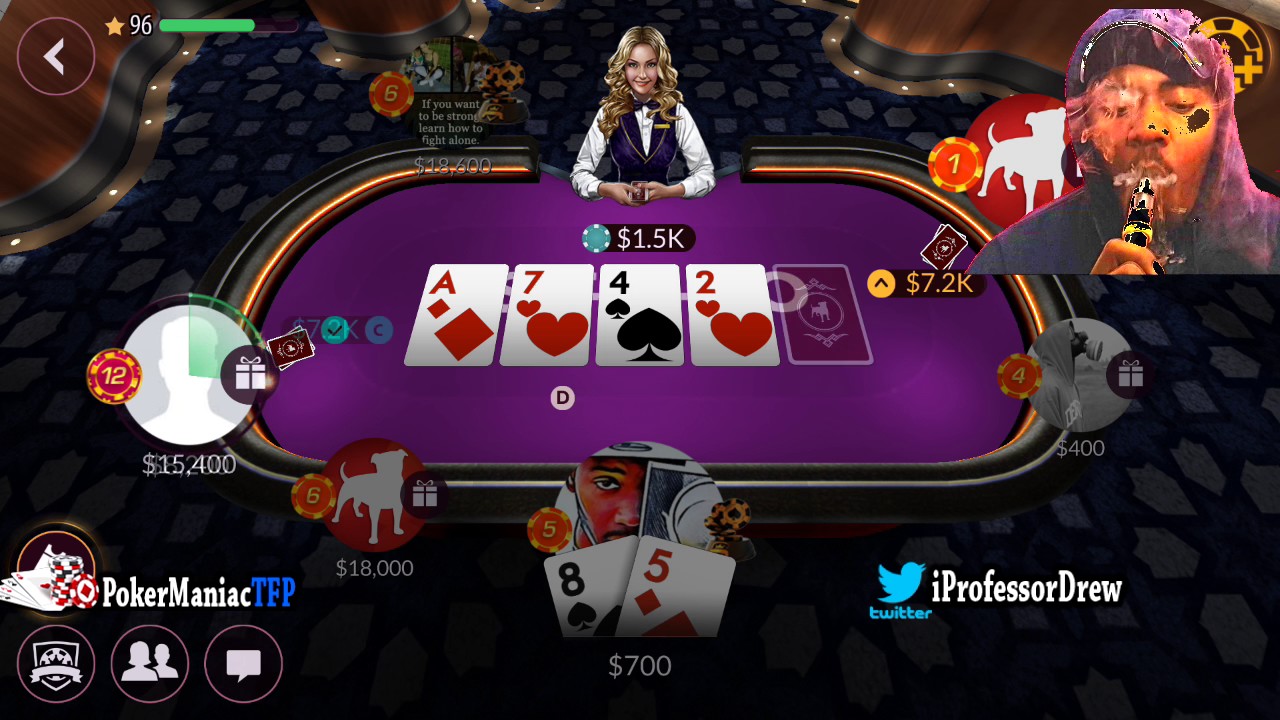This screenshot has width=1280, height=720.
Task: Open the friends list via the people icon
Action: (150, 664)
